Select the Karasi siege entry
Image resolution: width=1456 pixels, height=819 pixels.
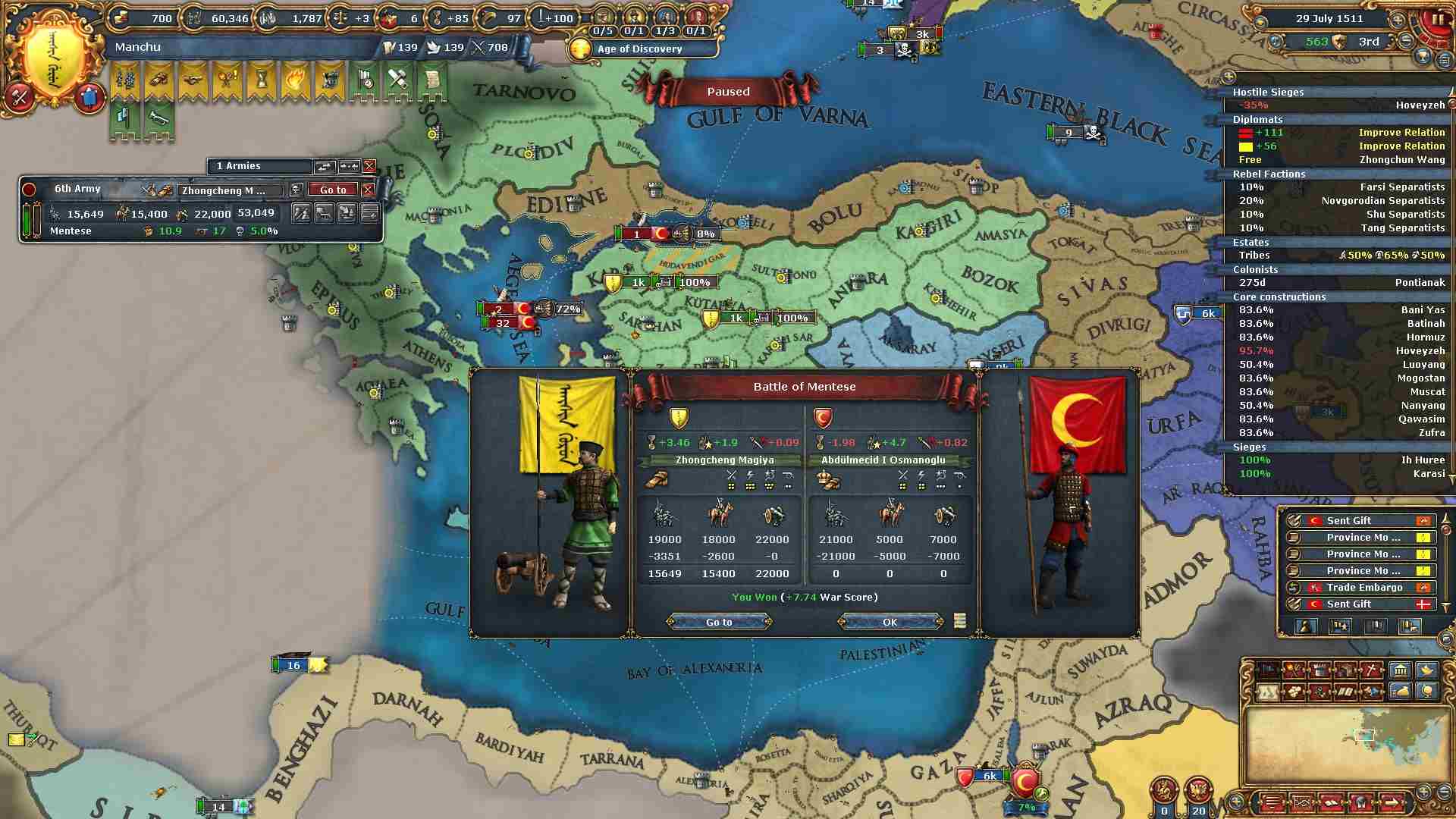click(1338, 474)
